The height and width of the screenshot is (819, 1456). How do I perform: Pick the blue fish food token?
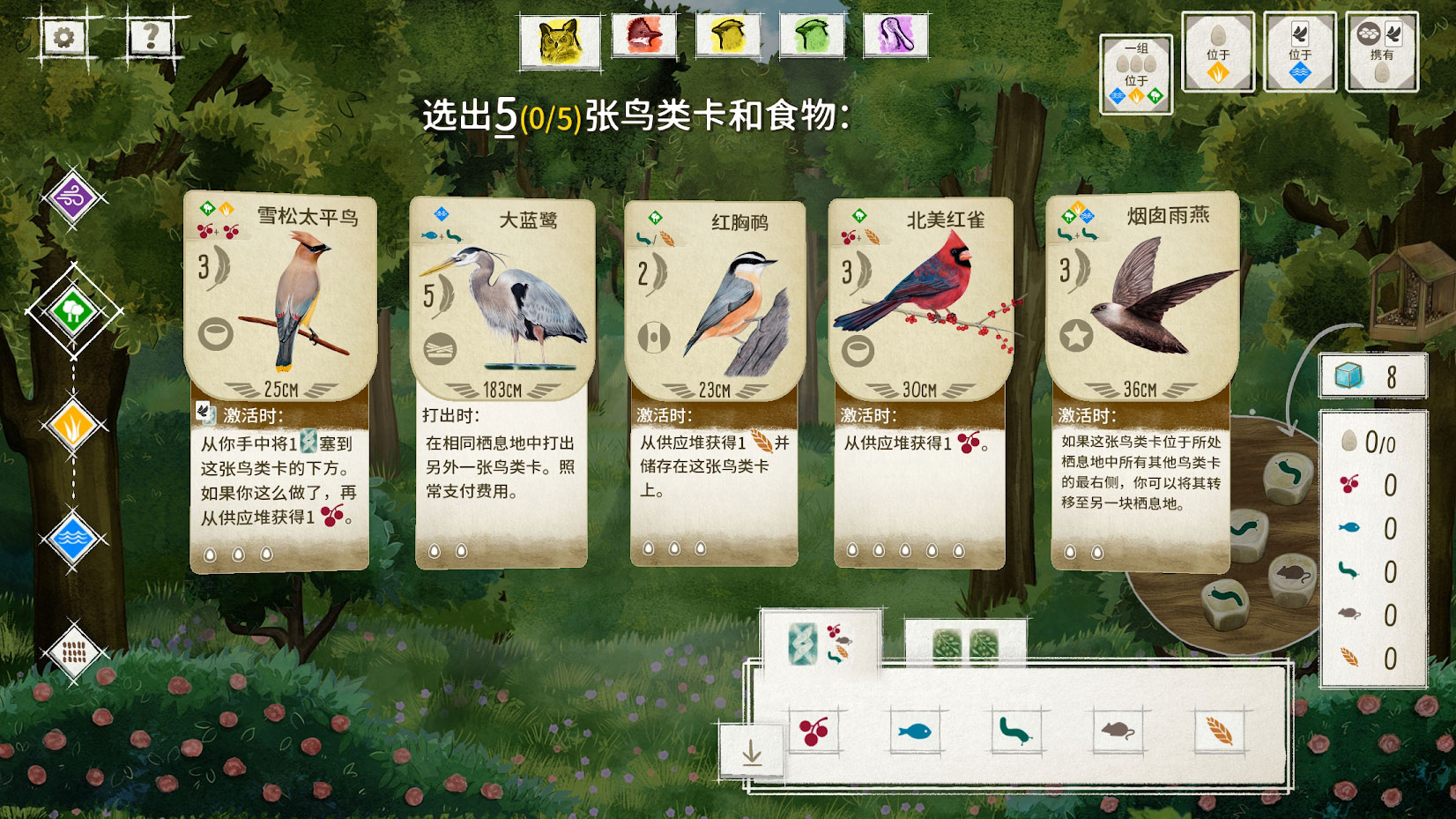[x=914, y=730]
